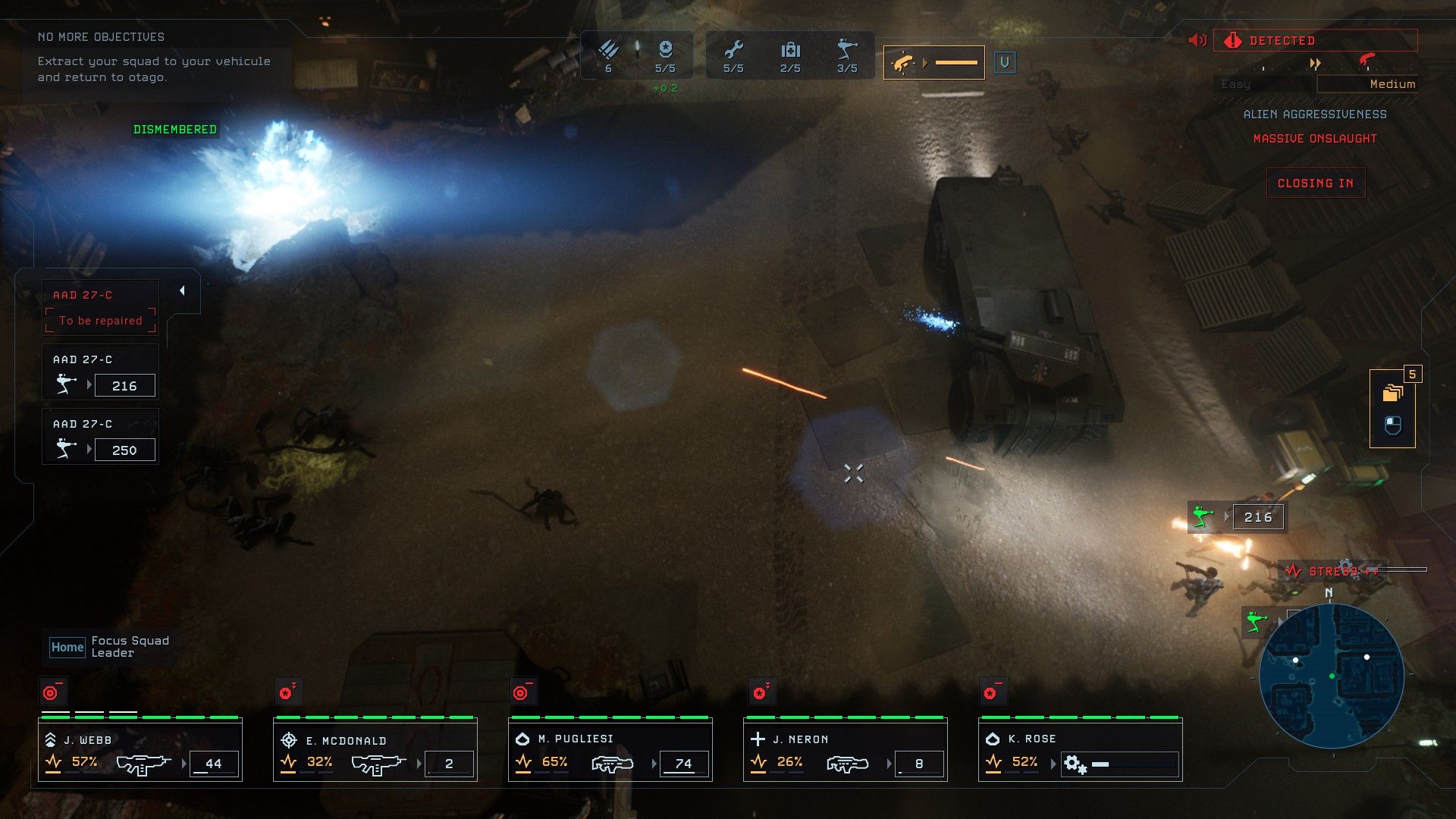Toggle the sound alert speaker icon
Screen dimensions: 1456x819
[1197, 40]
